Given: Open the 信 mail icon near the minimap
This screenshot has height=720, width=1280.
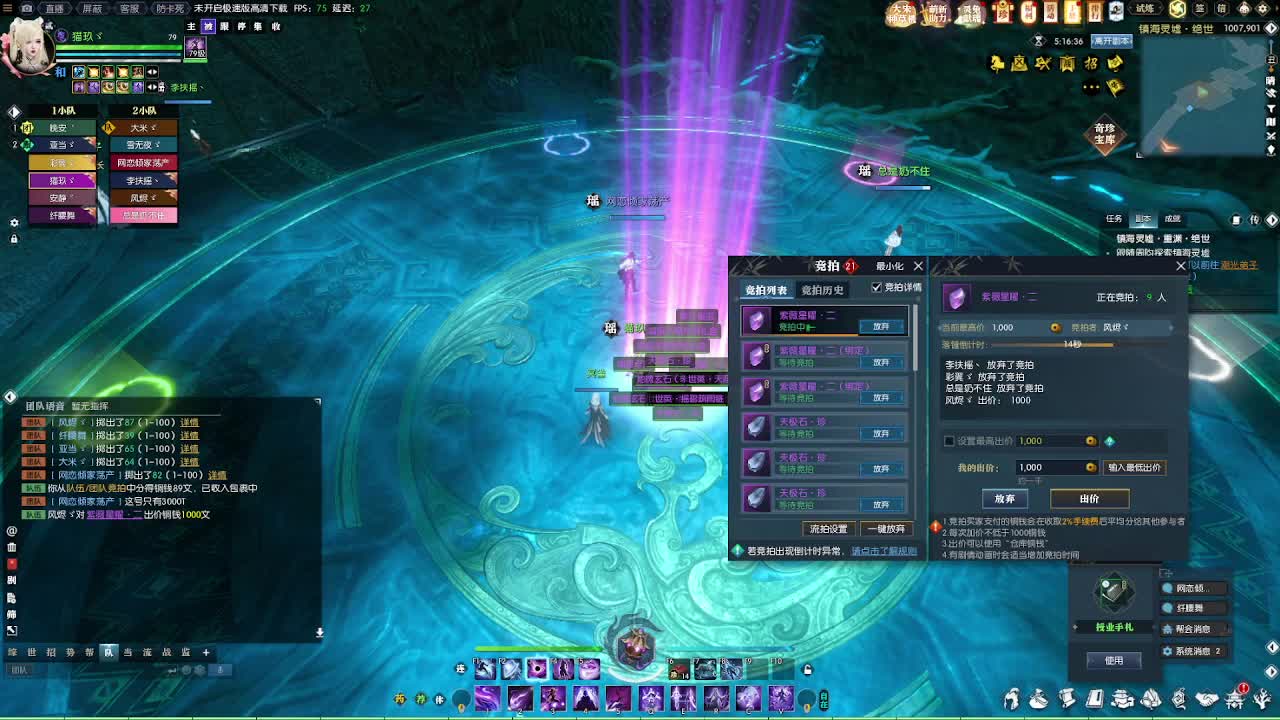Looking at the screenshot, I should 1222,8.
